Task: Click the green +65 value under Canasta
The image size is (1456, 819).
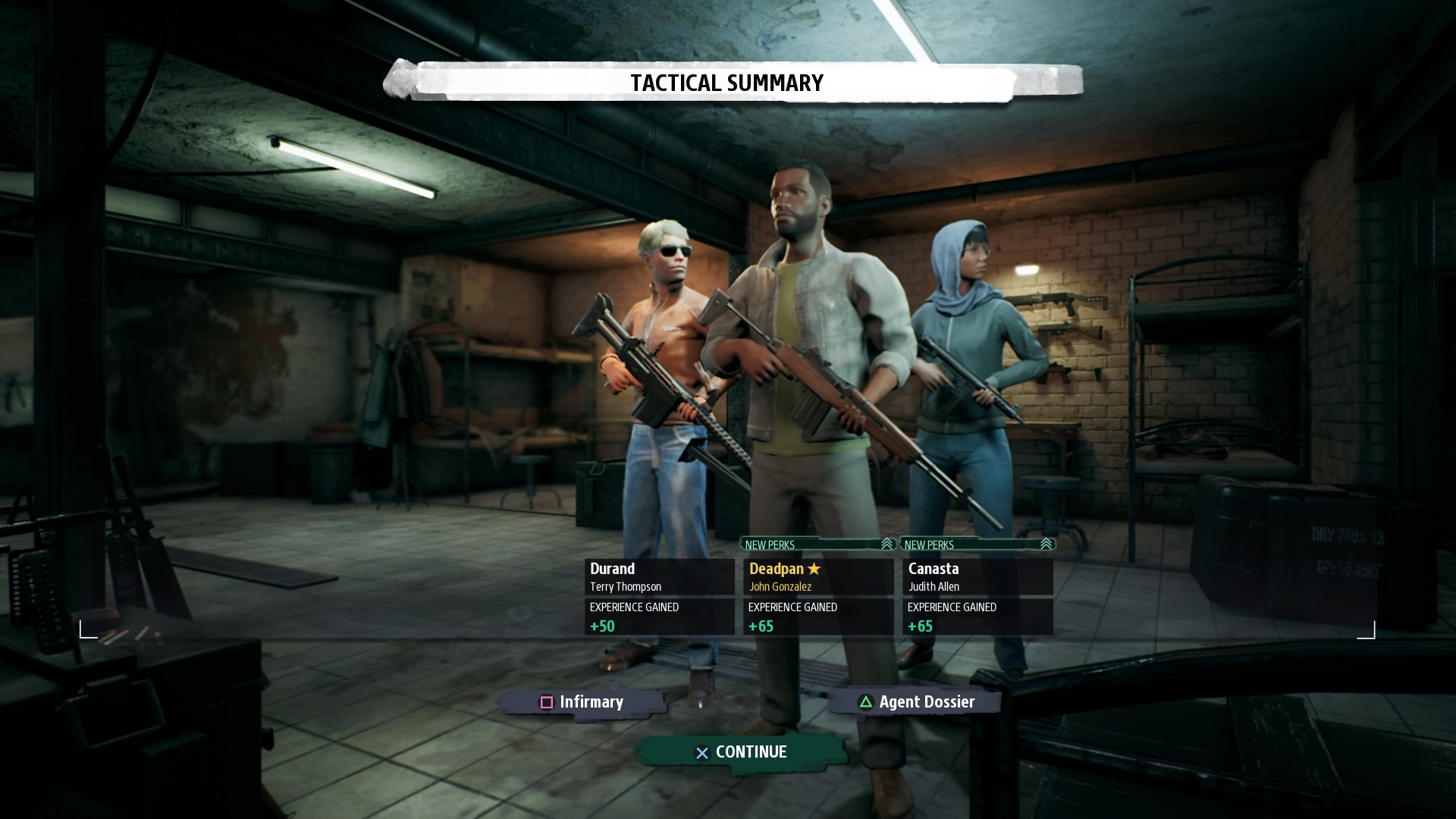Action: pyautogui.click(x=920, y=626)
